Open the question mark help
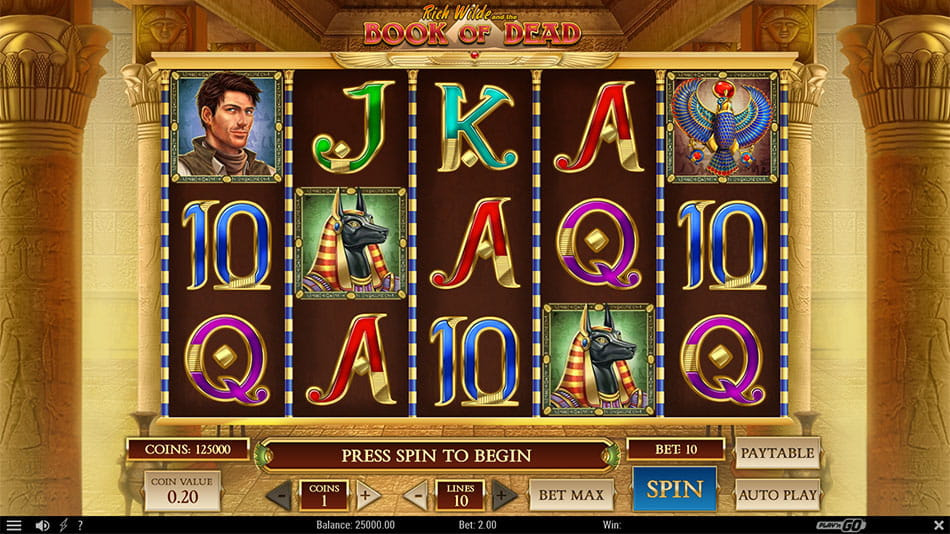950x534 pixels. point(80,525)
